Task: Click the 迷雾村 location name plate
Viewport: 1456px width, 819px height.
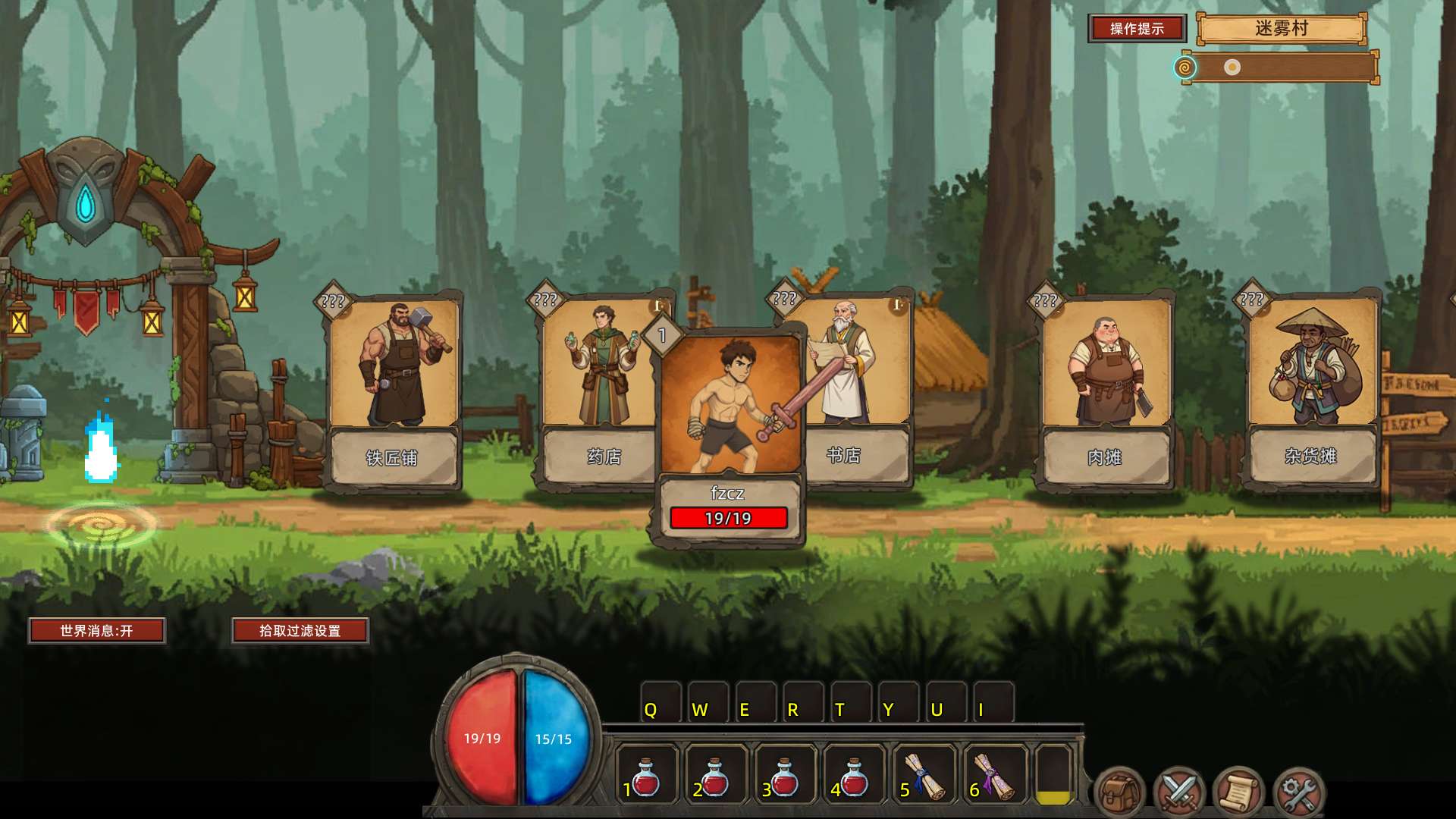Action: pos(1282,29)
